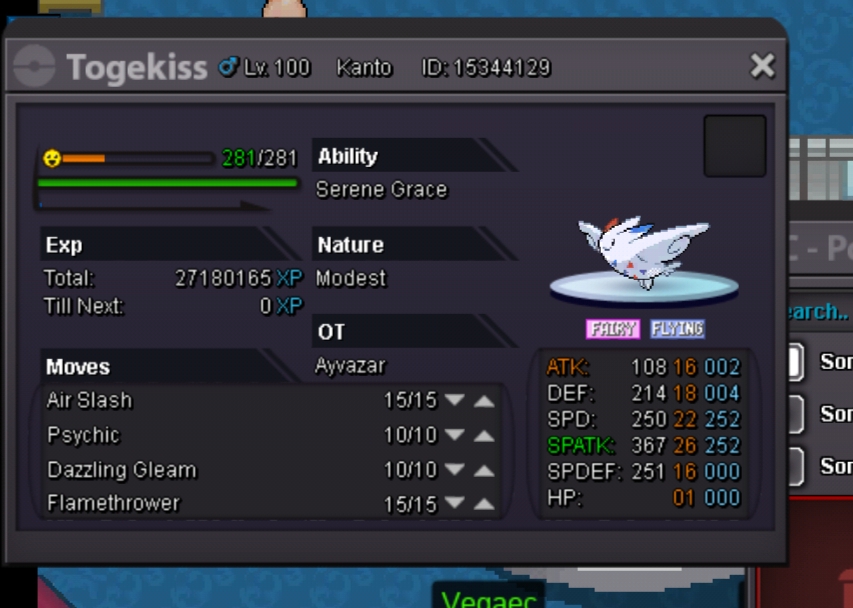This screenshot has height=608, width=853.
Task: Click the Flying type badge
Action: coord(677,329)
